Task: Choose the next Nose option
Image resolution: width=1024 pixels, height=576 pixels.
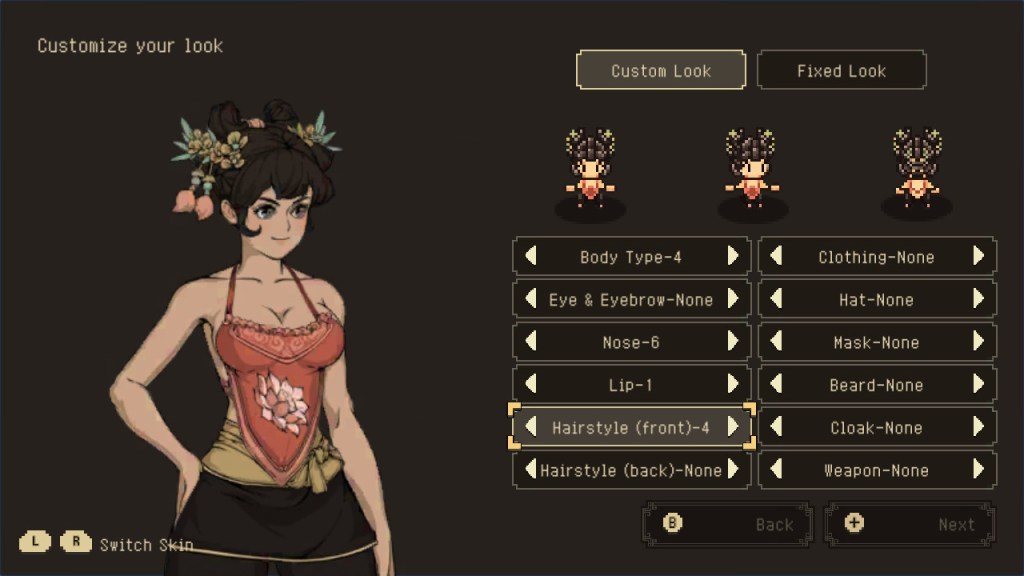Action: [x=733, y=342]
